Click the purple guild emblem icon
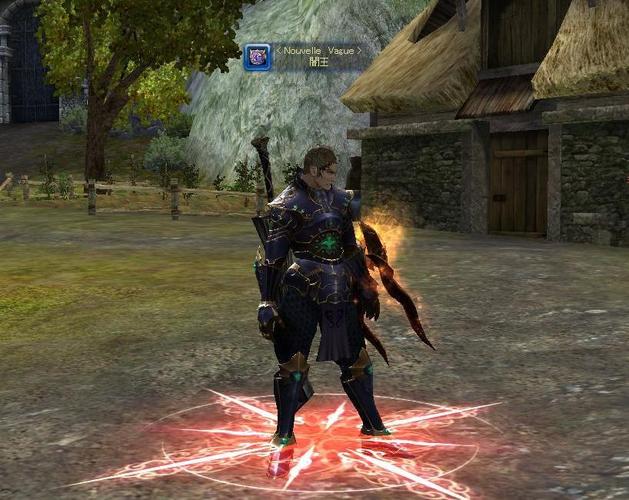 (x=257, y=57)
